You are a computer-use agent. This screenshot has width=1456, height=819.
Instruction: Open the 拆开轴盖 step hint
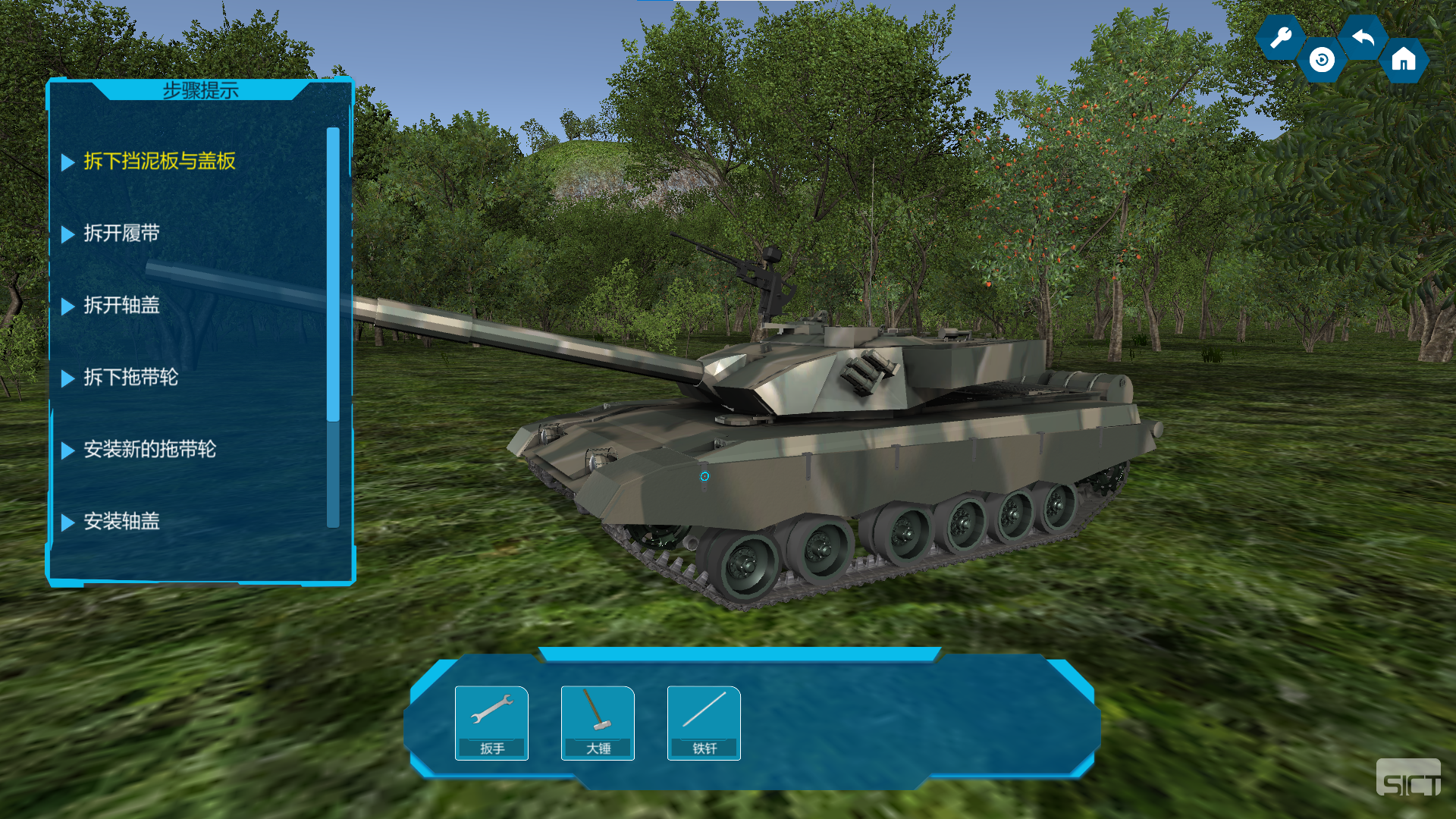(121, 306)
